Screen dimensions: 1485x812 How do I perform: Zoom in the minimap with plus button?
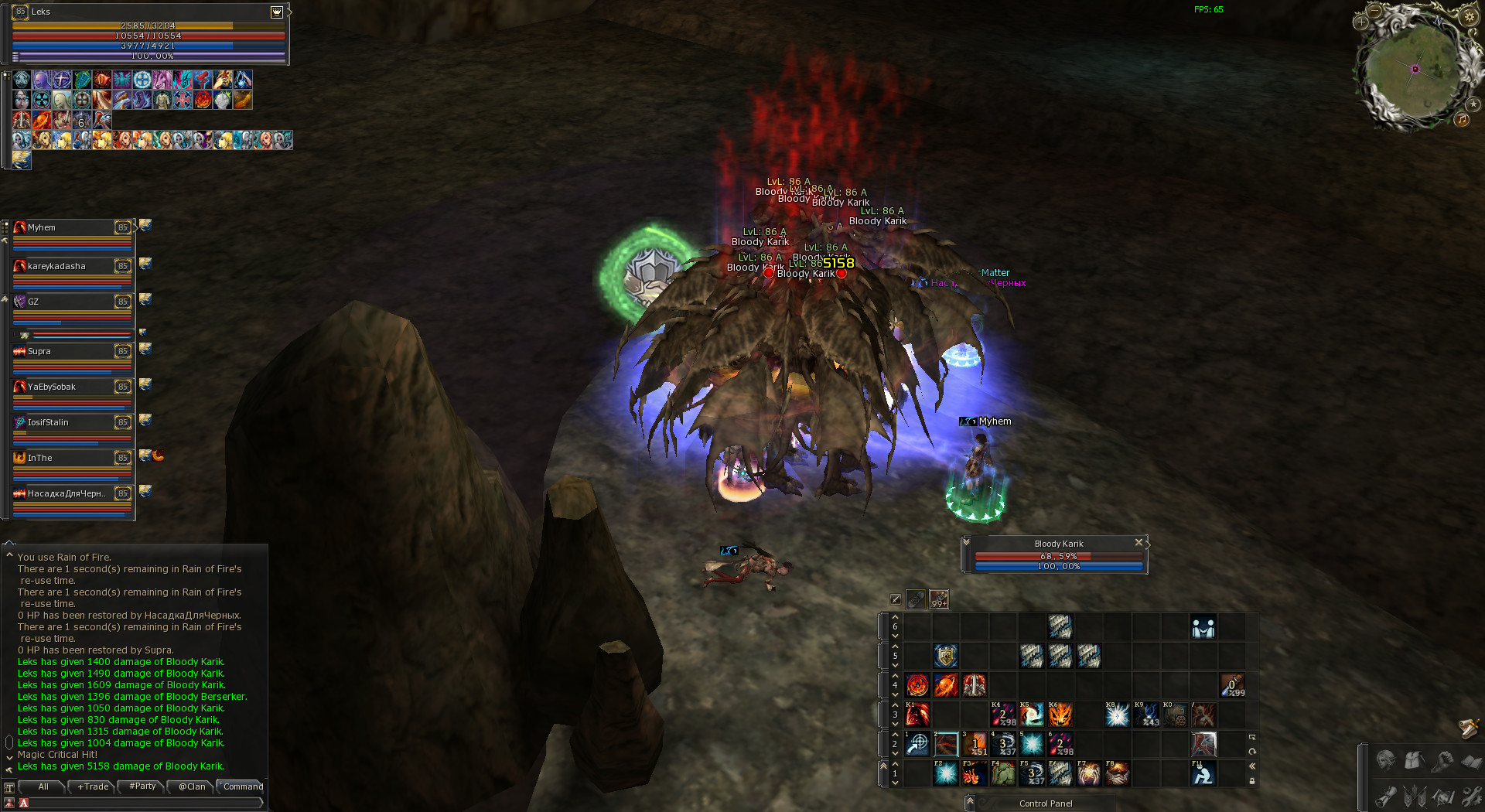coord(1362,22)
